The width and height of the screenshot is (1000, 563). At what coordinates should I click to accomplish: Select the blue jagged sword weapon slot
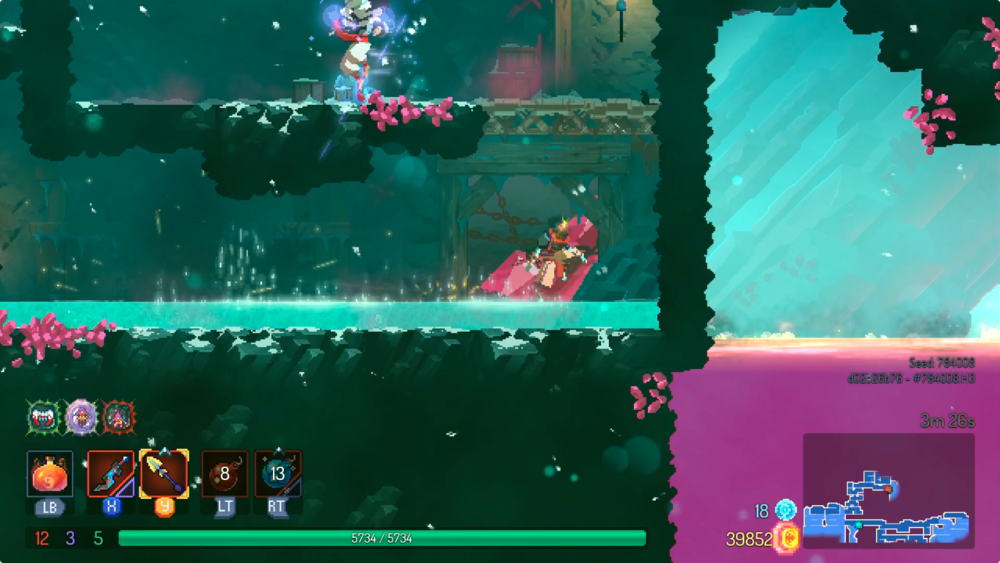pos(110,473)
